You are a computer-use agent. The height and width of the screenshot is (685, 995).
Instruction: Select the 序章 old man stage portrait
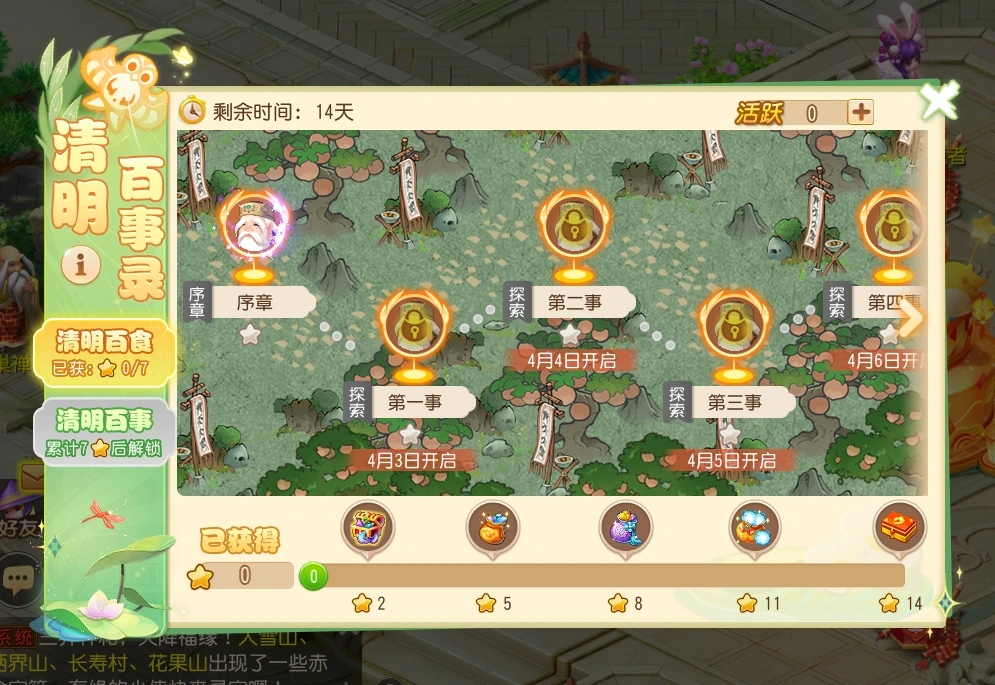click(x=254, y=227)
